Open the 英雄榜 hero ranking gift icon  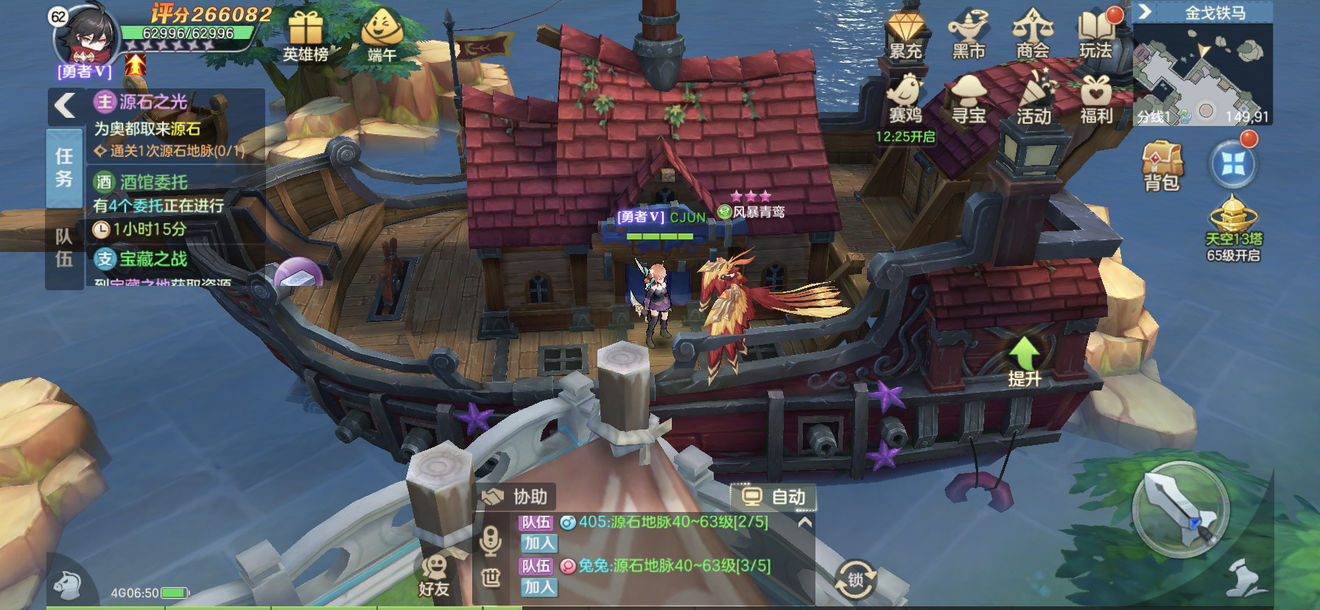pyautogui.click(x=305, y=33)
